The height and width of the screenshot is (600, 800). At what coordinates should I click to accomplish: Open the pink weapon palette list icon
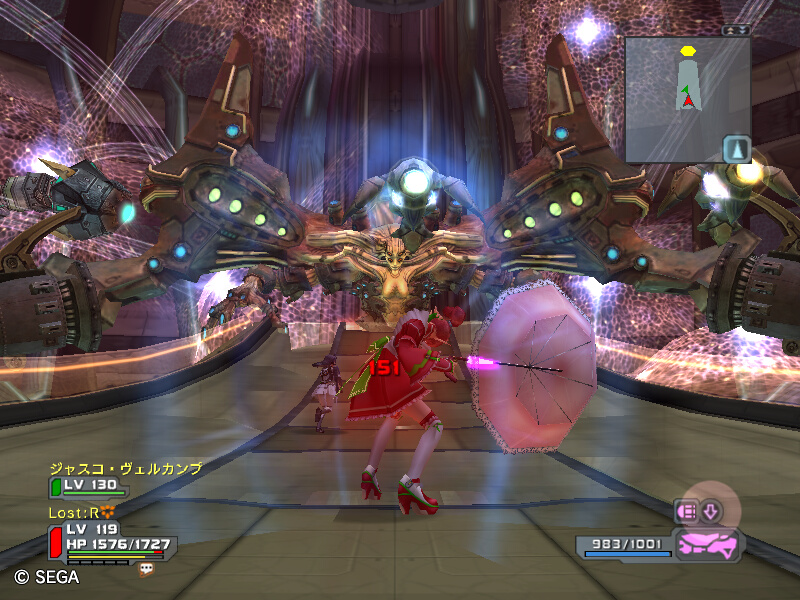click(688, 512)
